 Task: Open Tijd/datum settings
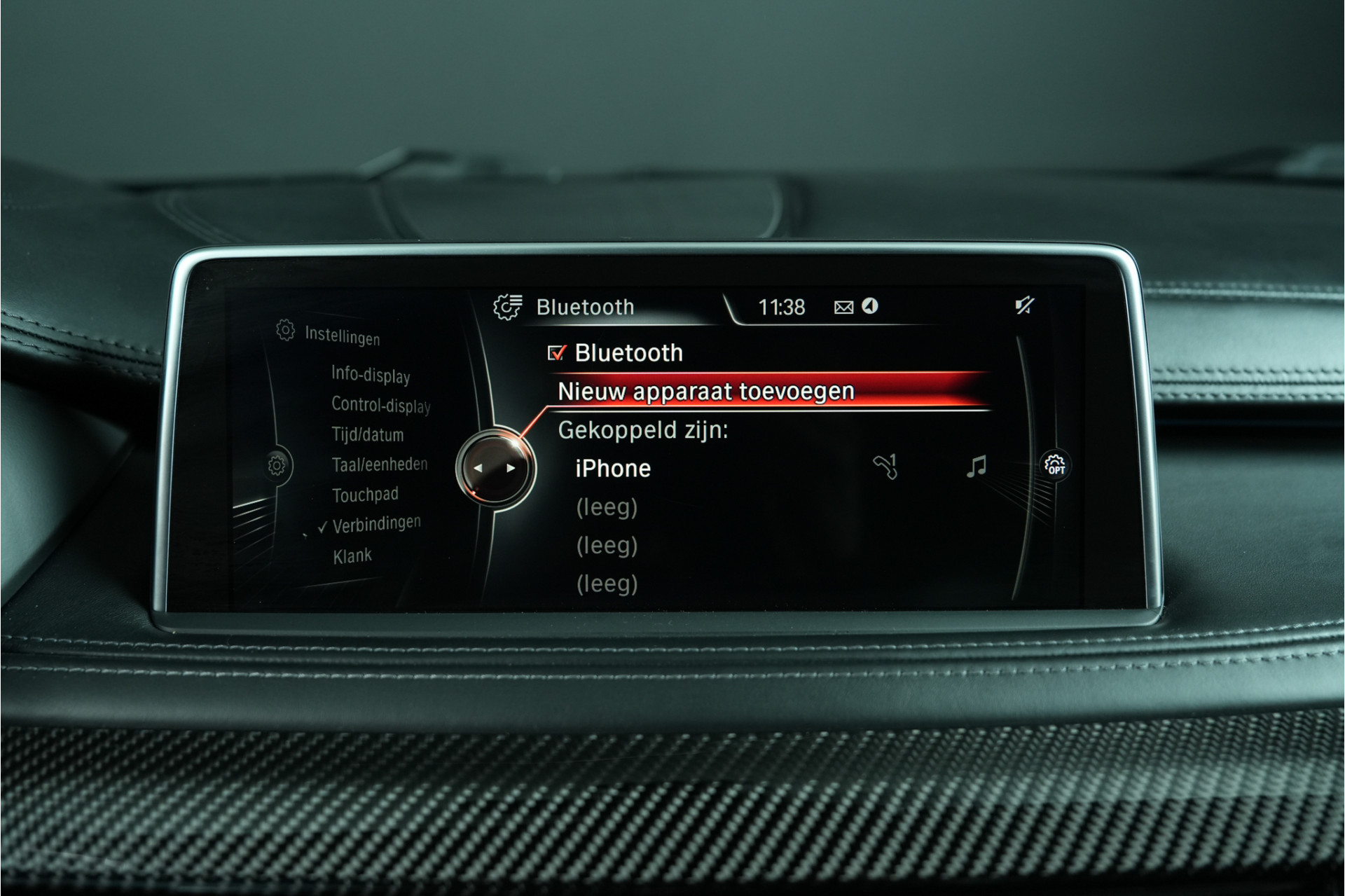(368, 435)
